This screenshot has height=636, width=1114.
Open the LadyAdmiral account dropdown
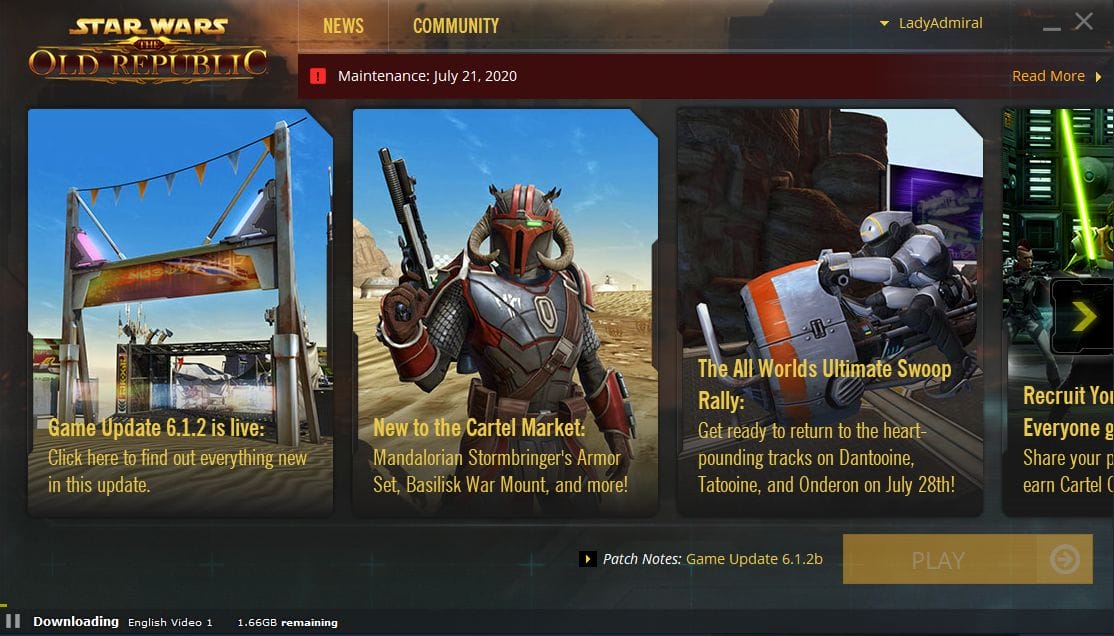931,23
